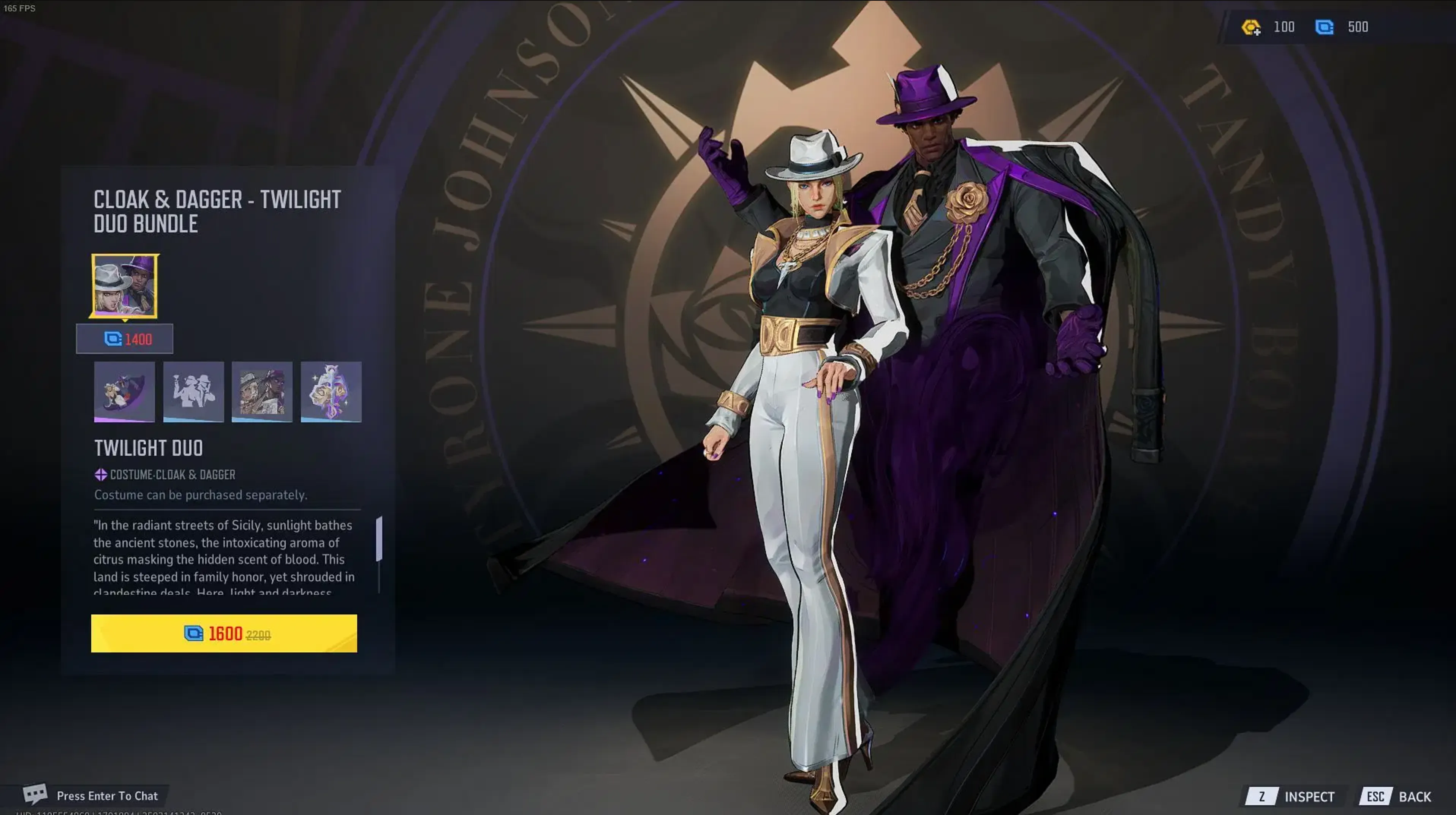Click the Press Enter To Chat field
The height and width of the screenshot is (815, 1456).
click(108, 795)
